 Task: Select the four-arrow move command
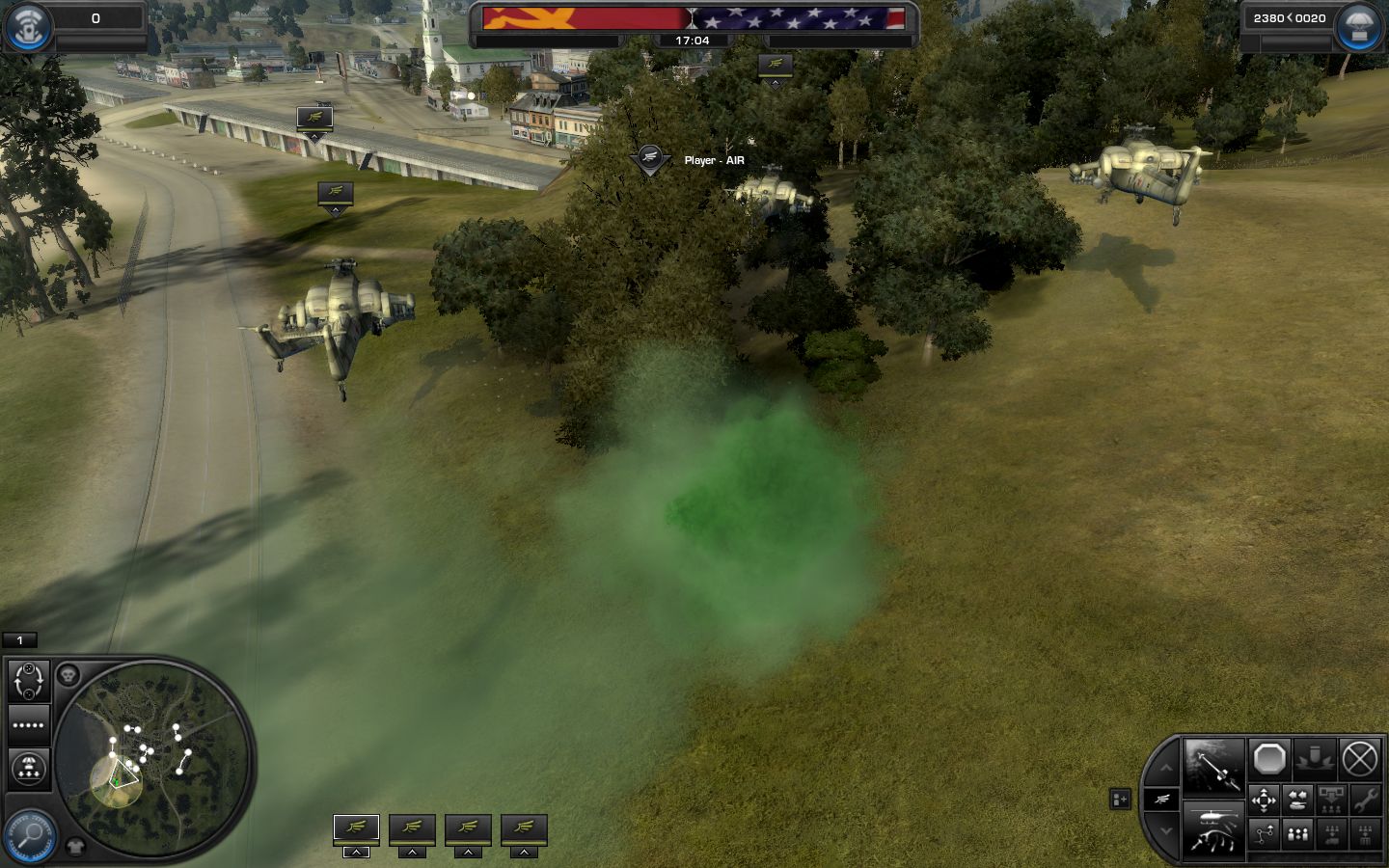pyautogui.click(x=1264, y=800)
